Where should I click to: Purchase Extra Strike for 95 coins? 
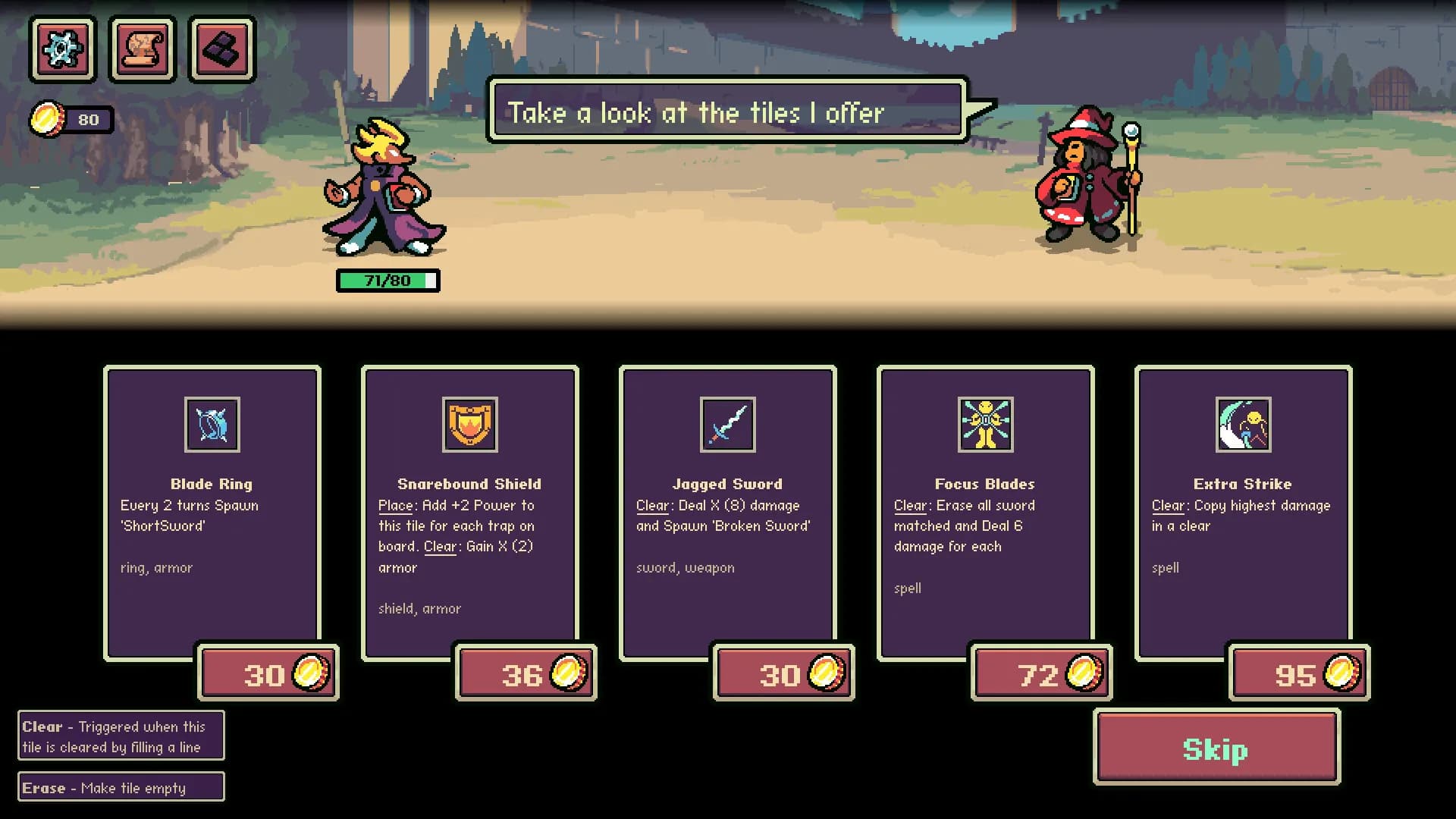(x=1298, y=673)
